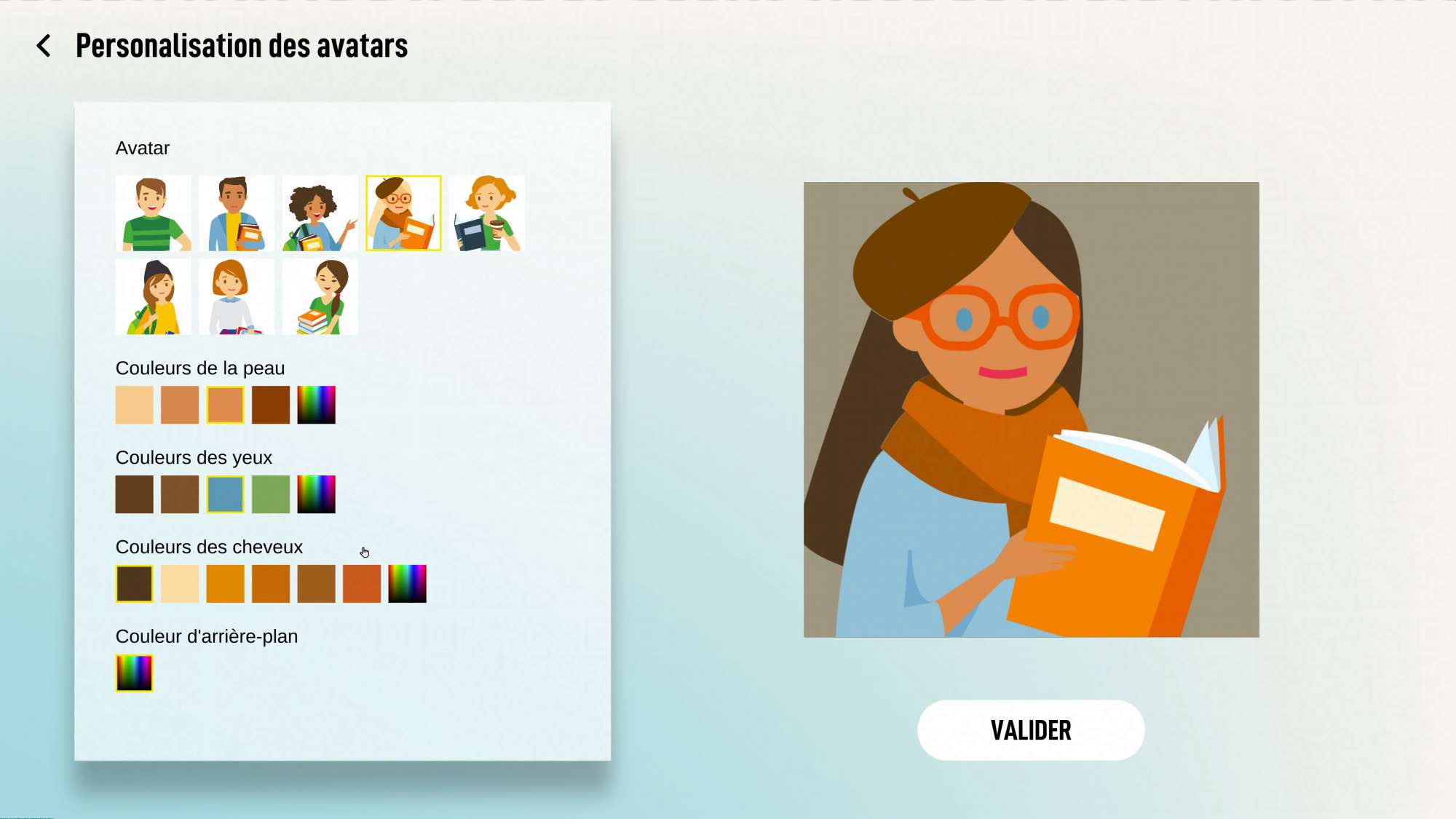
Task: Select the lightest skin color swatch
Action: click(x=135, y=405)
